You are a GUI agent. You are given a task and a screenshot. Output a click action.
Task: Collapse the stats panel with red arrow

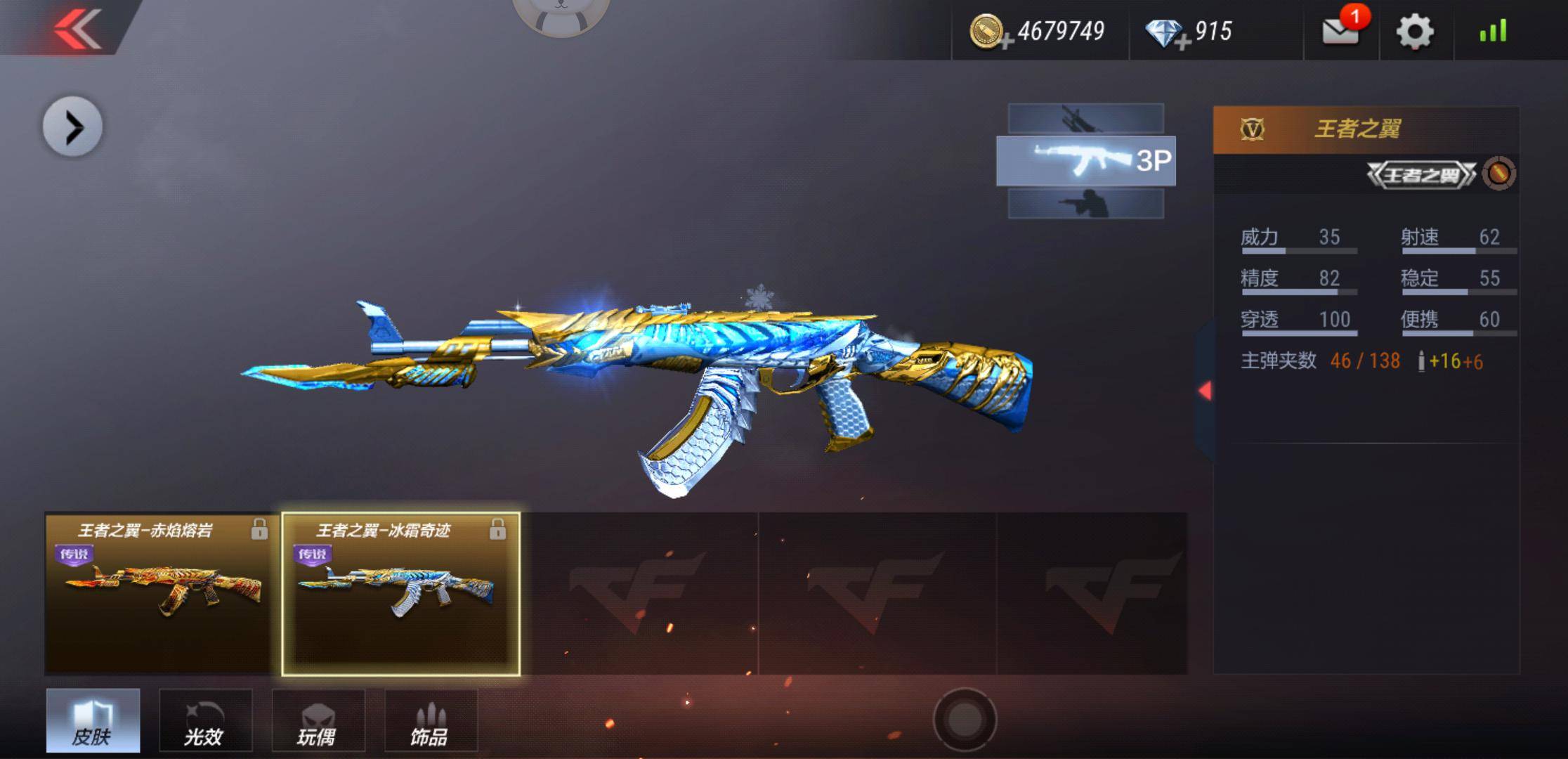click(x=1206, y=391)
